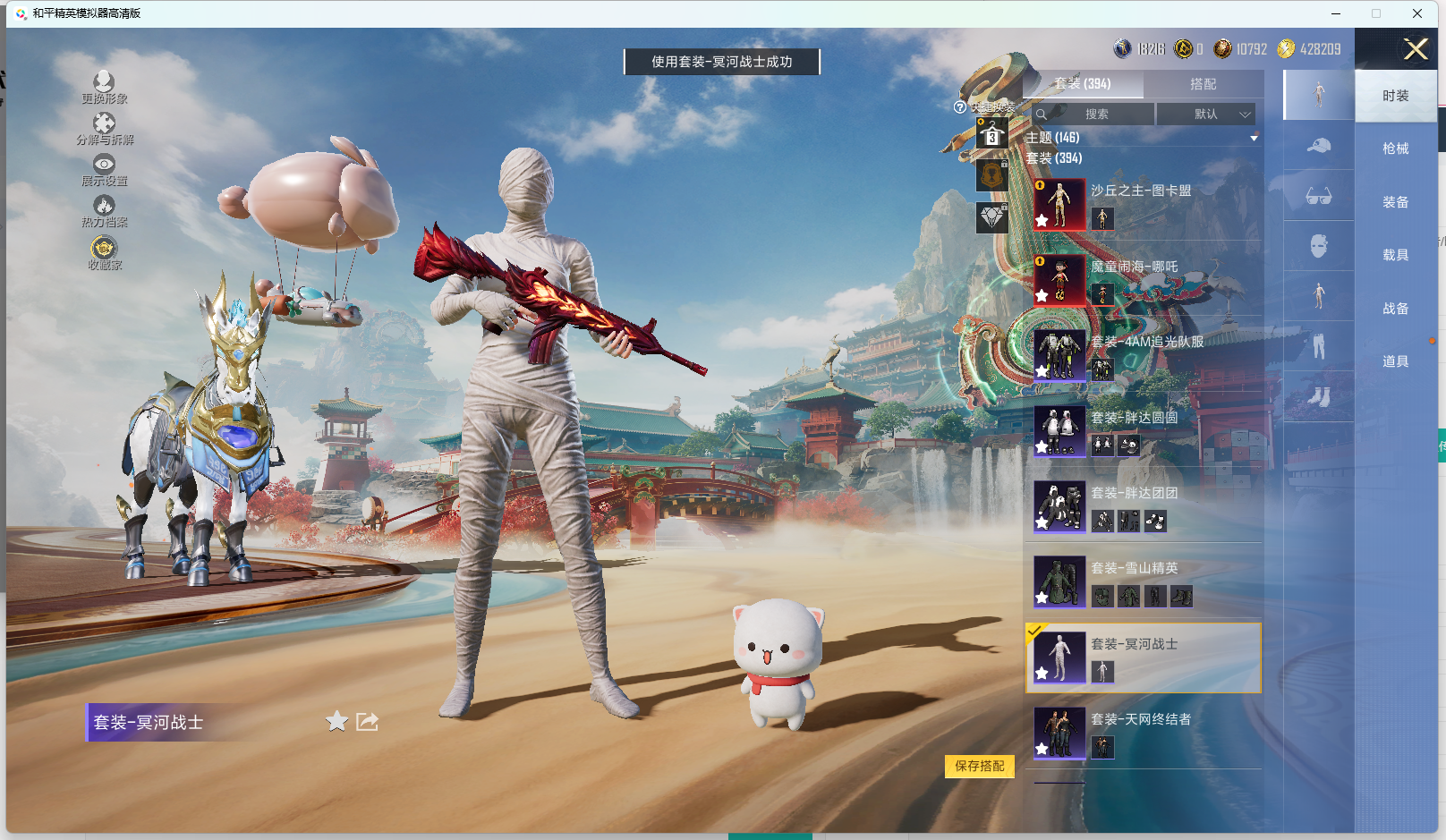This screenshot has height=840, width=1446.
Task: Click the 搜索 search box
Action: [1095, 115]
